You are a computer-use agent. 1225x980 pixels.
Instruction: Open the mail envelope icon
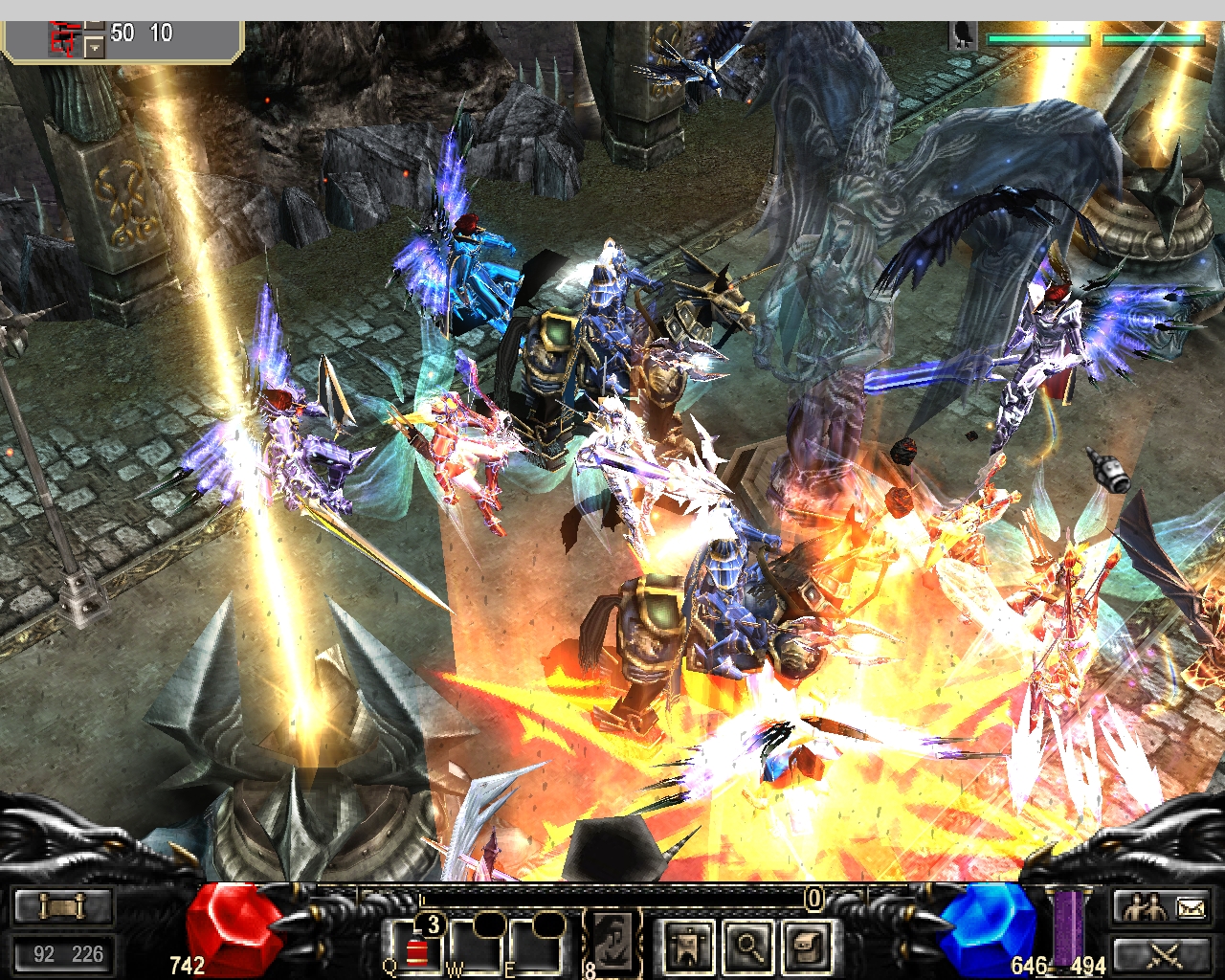tap(1191, 906)
